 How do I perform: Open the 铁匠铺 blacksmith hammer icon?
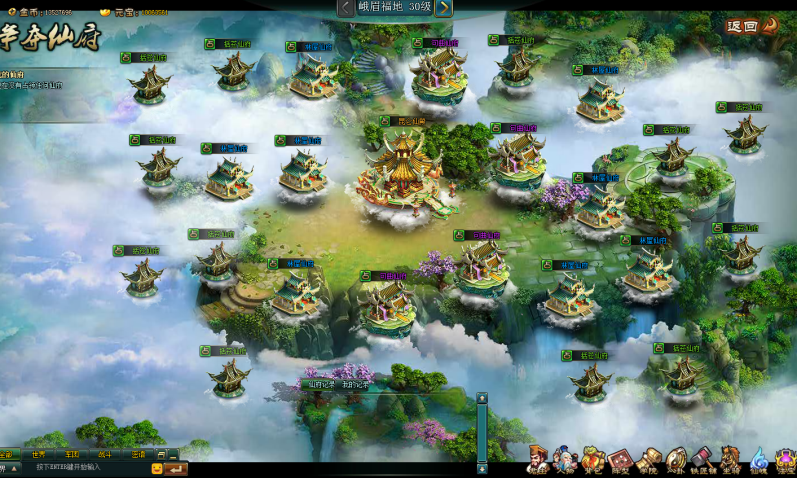pyautogui.click(x=703, y=460)
